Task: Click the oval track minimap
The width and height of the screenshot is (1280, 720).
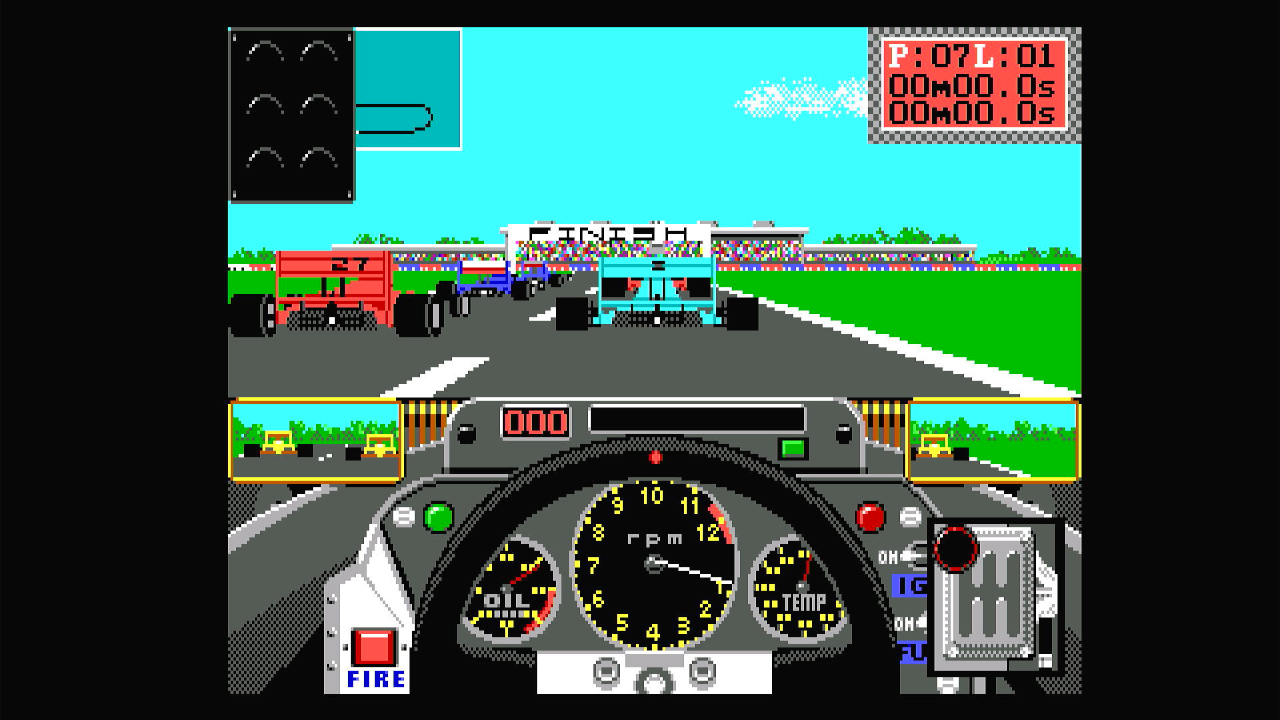Action: [407, 89]
